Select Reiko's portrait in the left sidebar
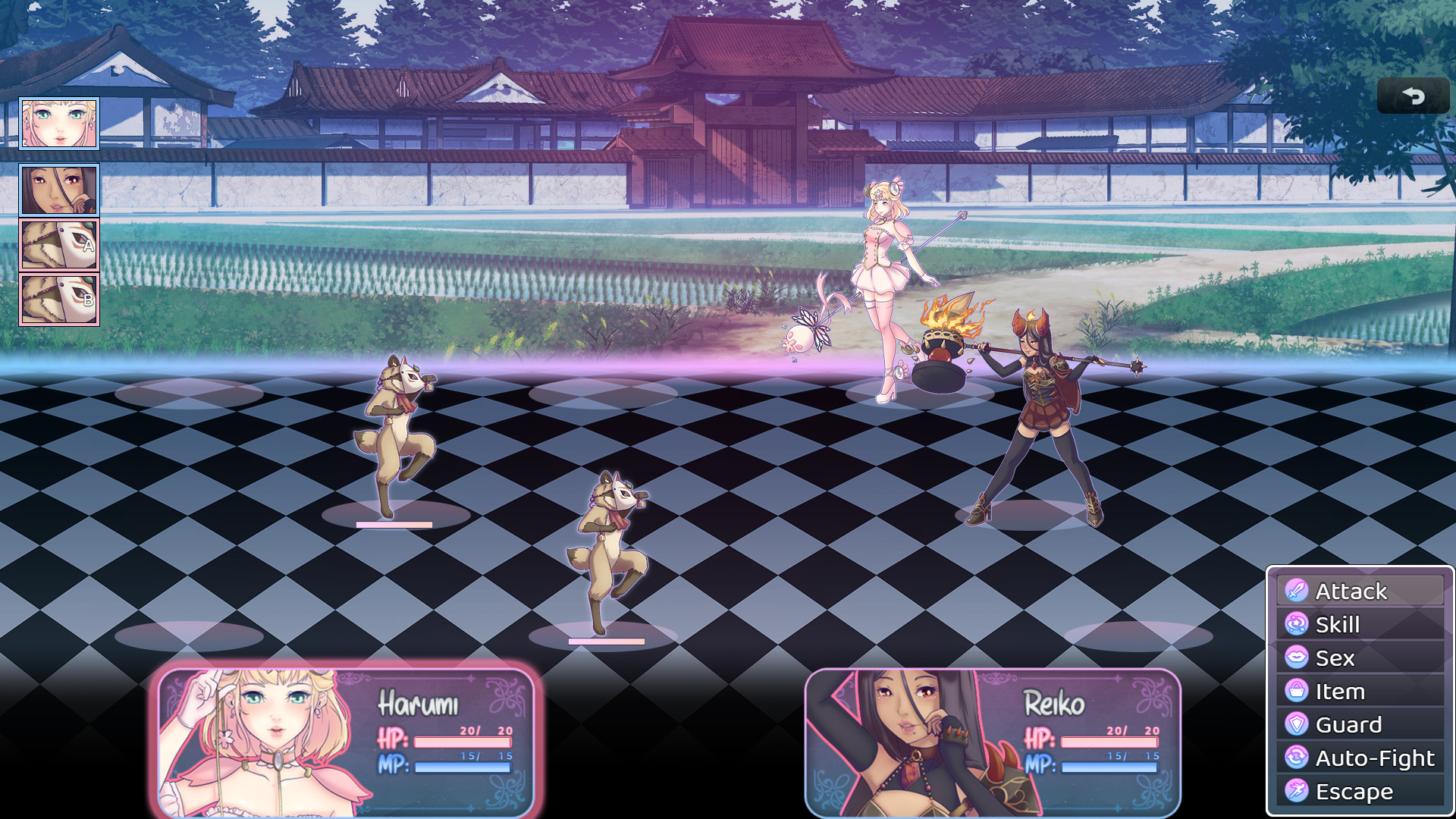The width and height of the screenshot is (1456, 819). point(58,189)
